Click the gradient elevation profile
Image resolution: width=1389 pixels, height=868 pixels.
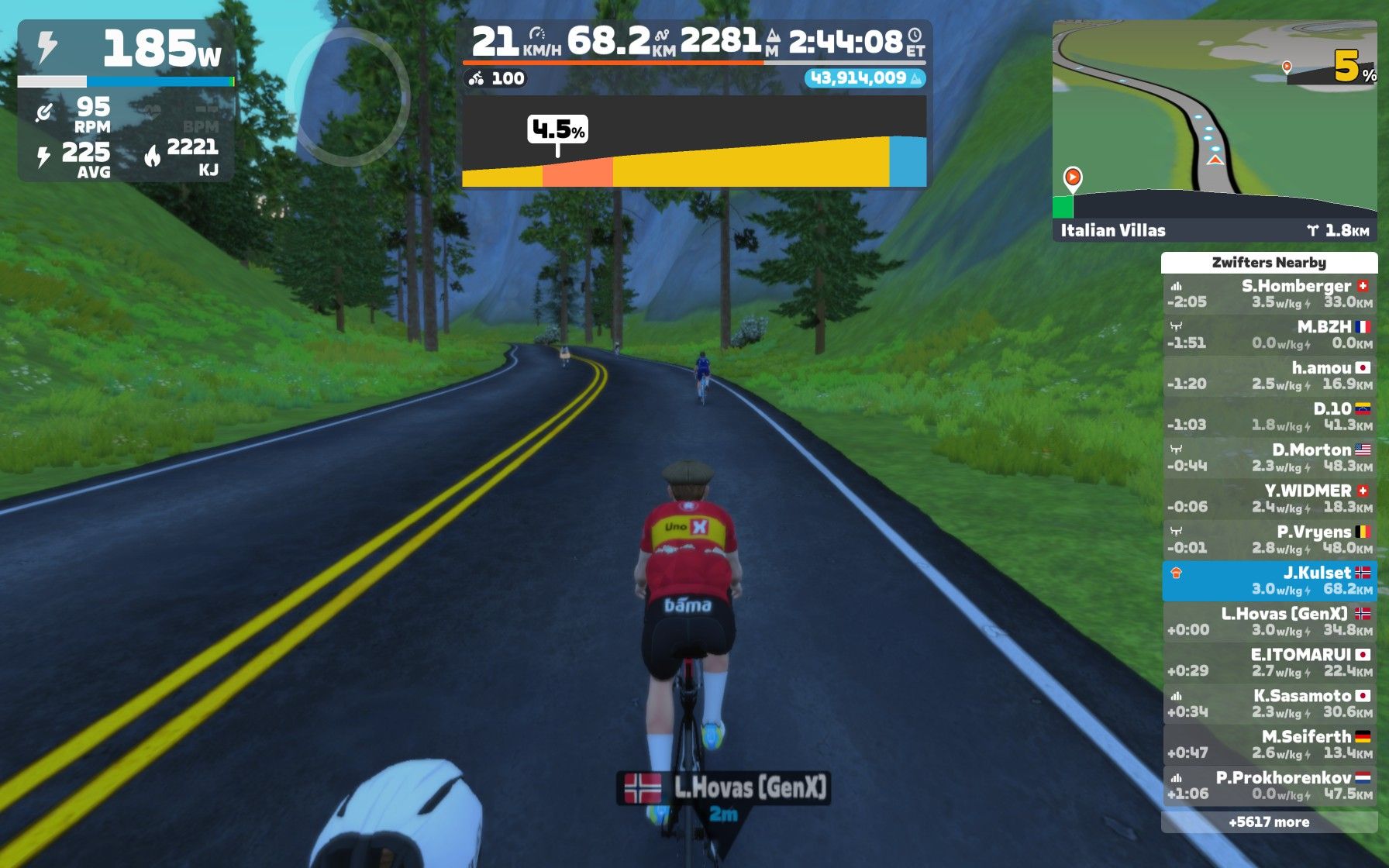[x=694, y=142]
